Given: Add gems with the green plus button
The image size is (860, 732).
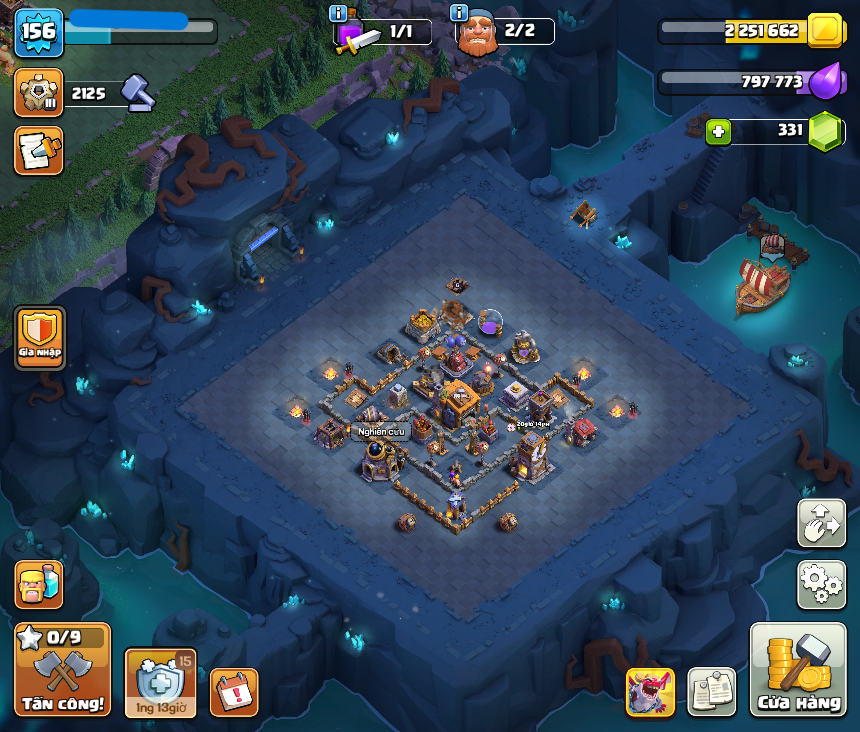Looking at the screenshot, I should [x=717, y=131].
